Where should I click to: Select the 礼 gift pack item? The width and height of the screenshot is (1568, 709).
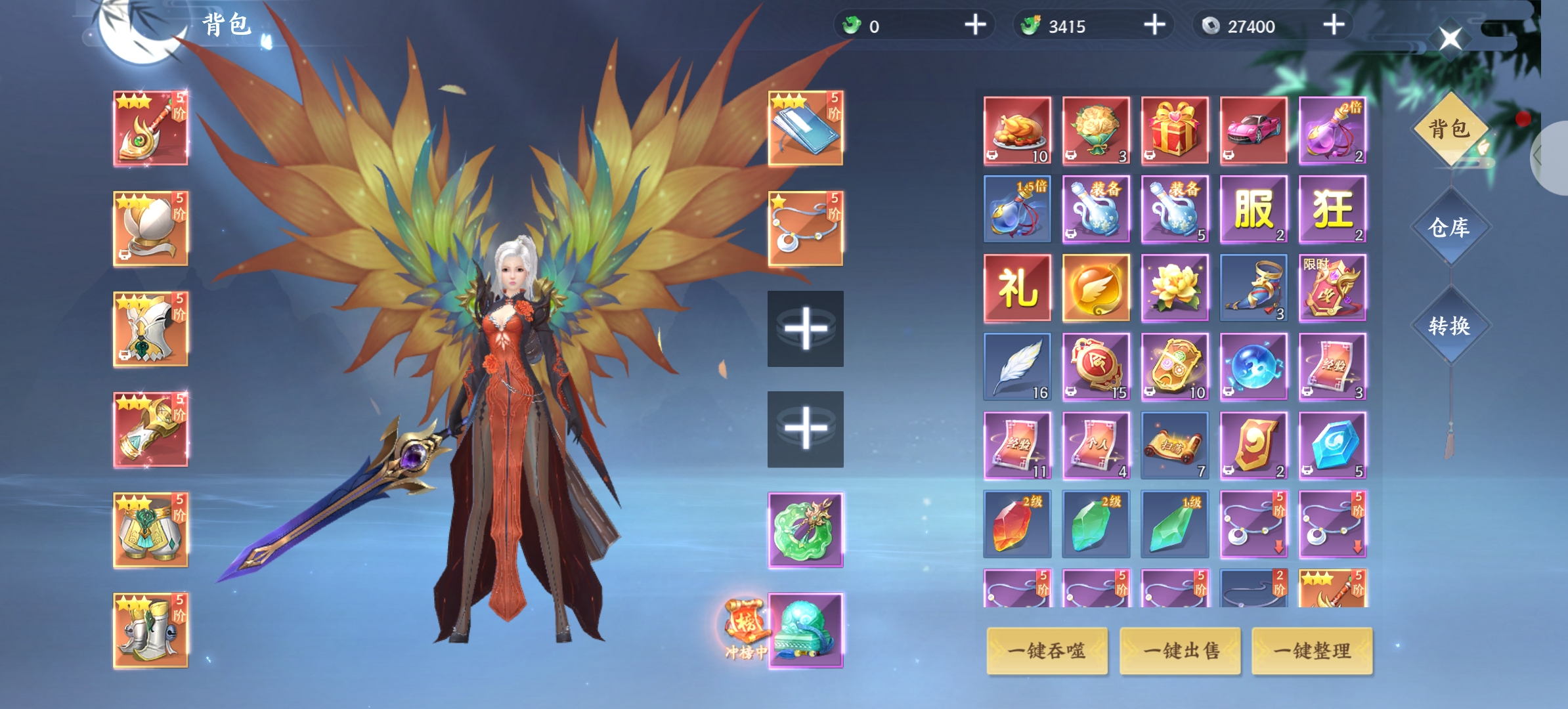(1017, 288)
